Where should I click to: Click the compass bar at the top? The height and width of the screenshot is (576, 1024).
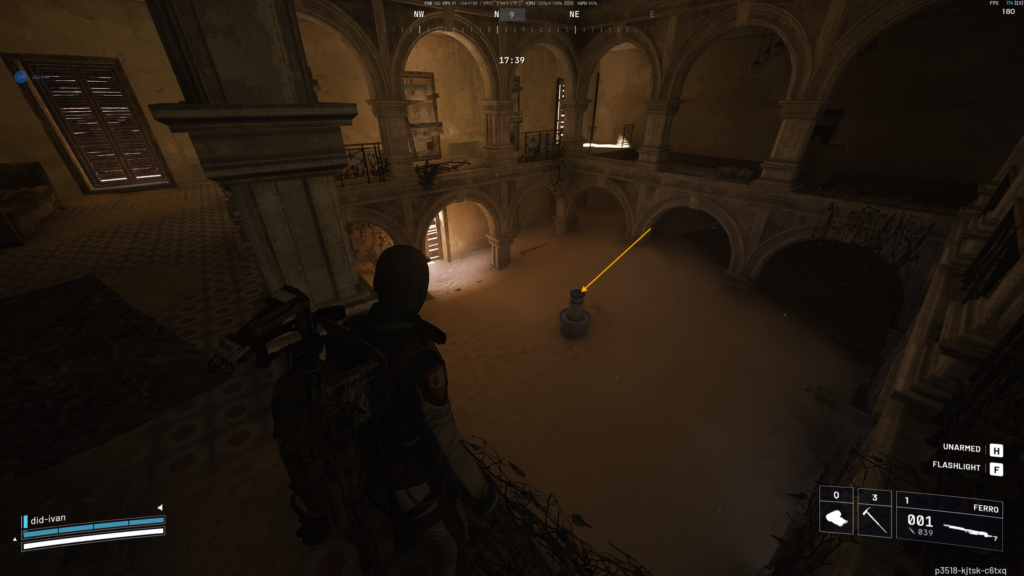[511, 15]
